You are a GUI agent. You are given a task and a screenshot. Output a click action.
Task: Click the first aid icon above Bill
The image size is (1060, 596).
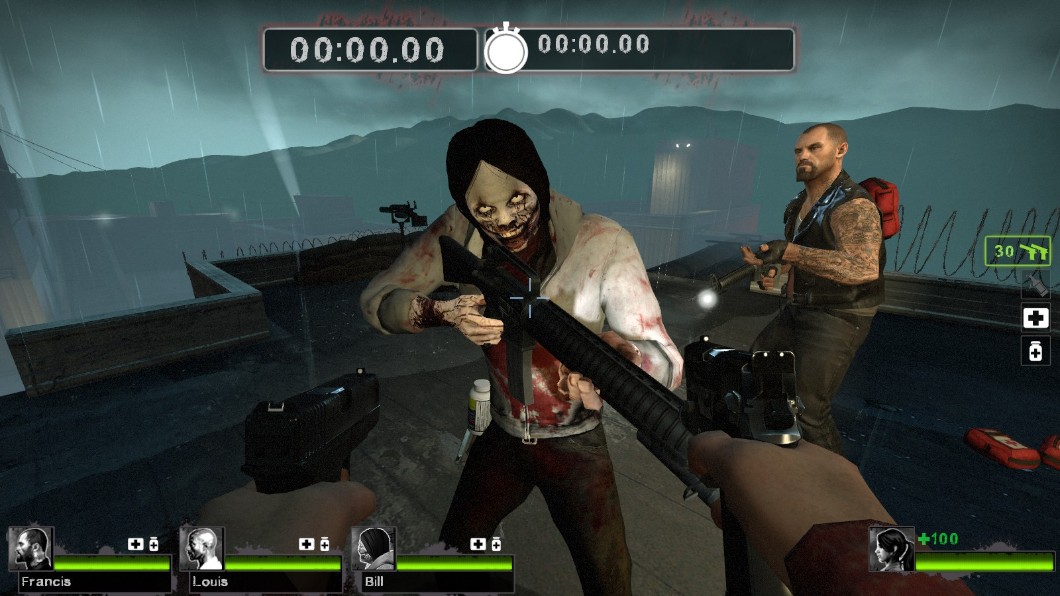coord(478,544)
